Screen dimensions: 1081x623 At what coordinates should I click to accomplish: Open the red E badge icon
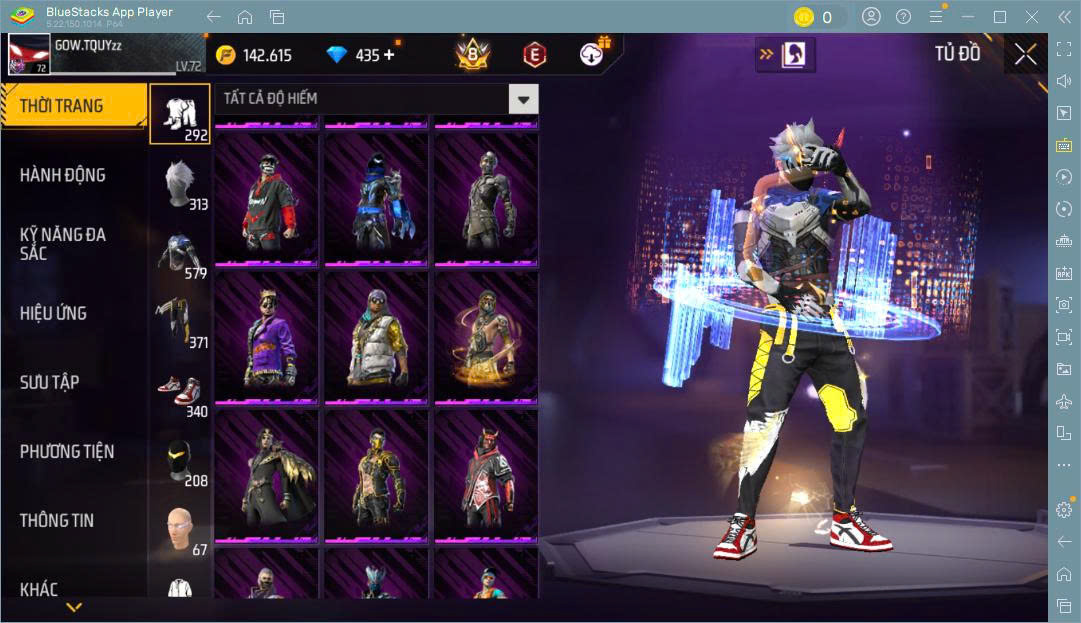pos(535,55)
